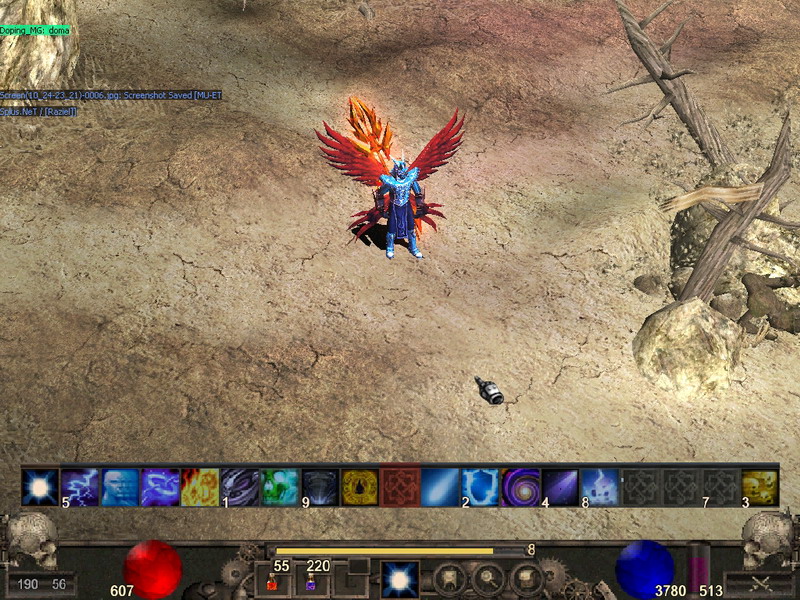This screenshot has height=600, width=800.
Task: Use the blue diagonal streak skill
Action: pos(440,487)
